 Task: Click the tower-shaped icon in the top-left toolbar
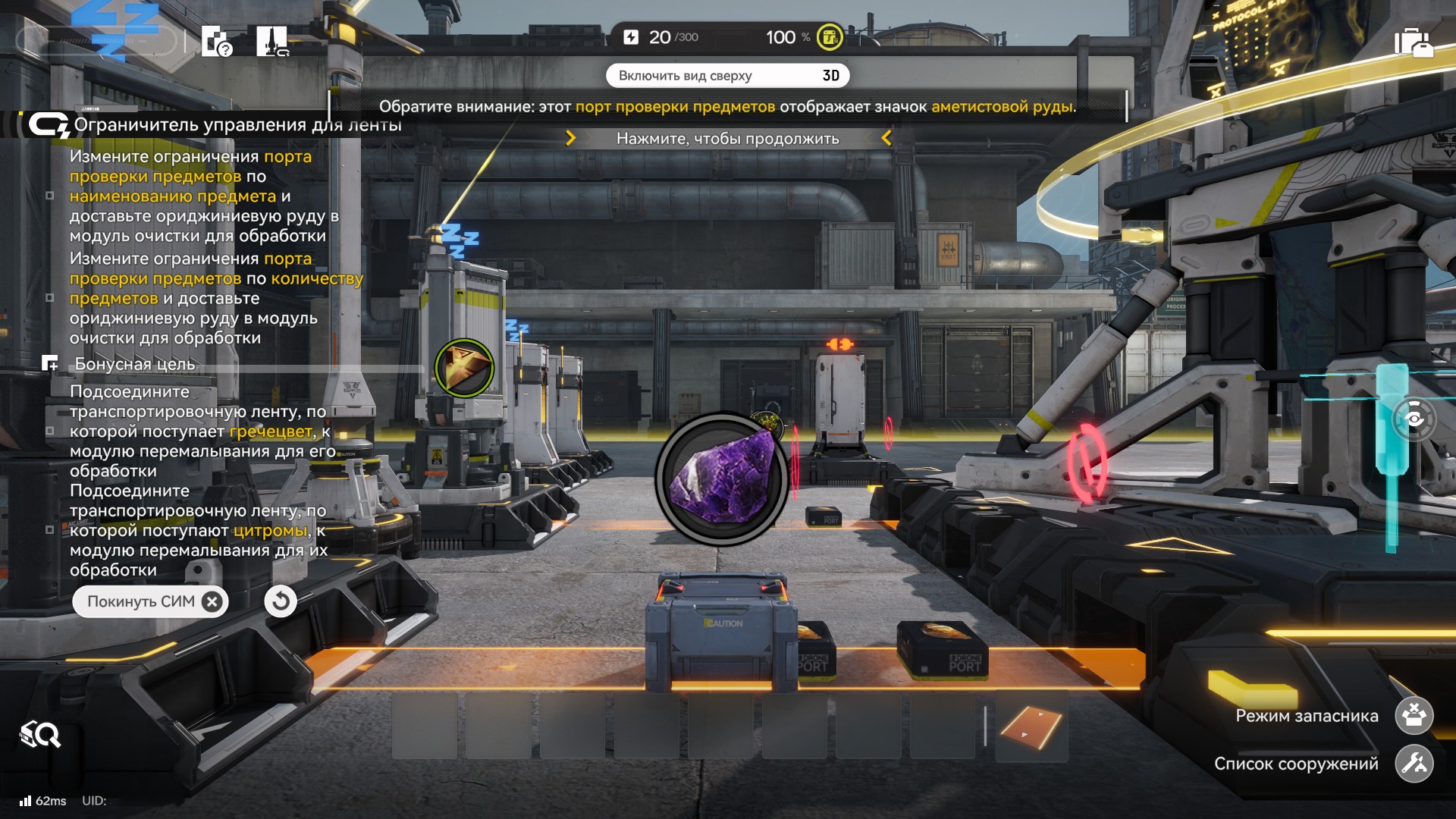(x=272, y=42)
